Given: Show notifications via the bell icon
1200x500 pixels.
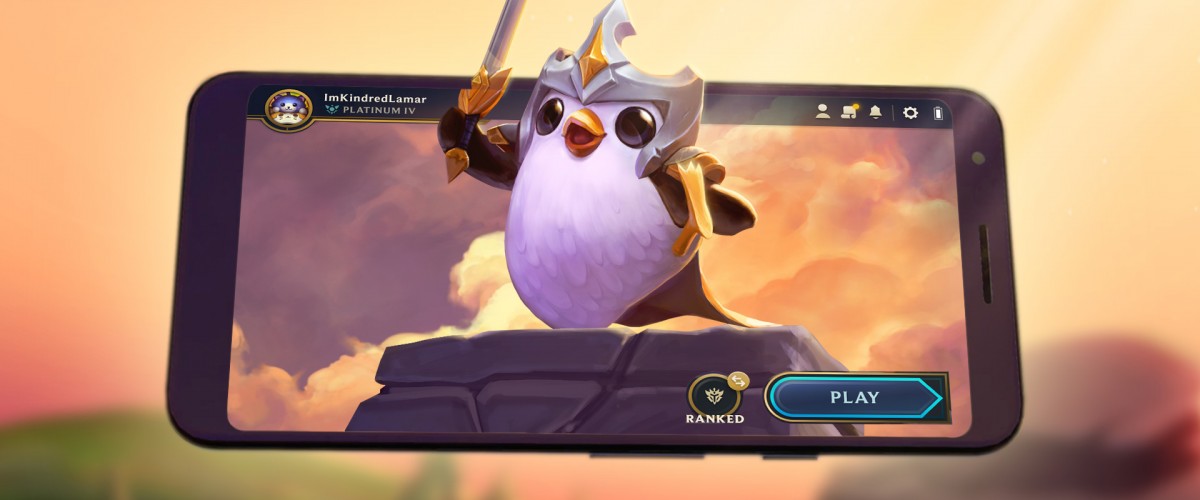Looking at the screenshot, I should [x=876, y=112].
